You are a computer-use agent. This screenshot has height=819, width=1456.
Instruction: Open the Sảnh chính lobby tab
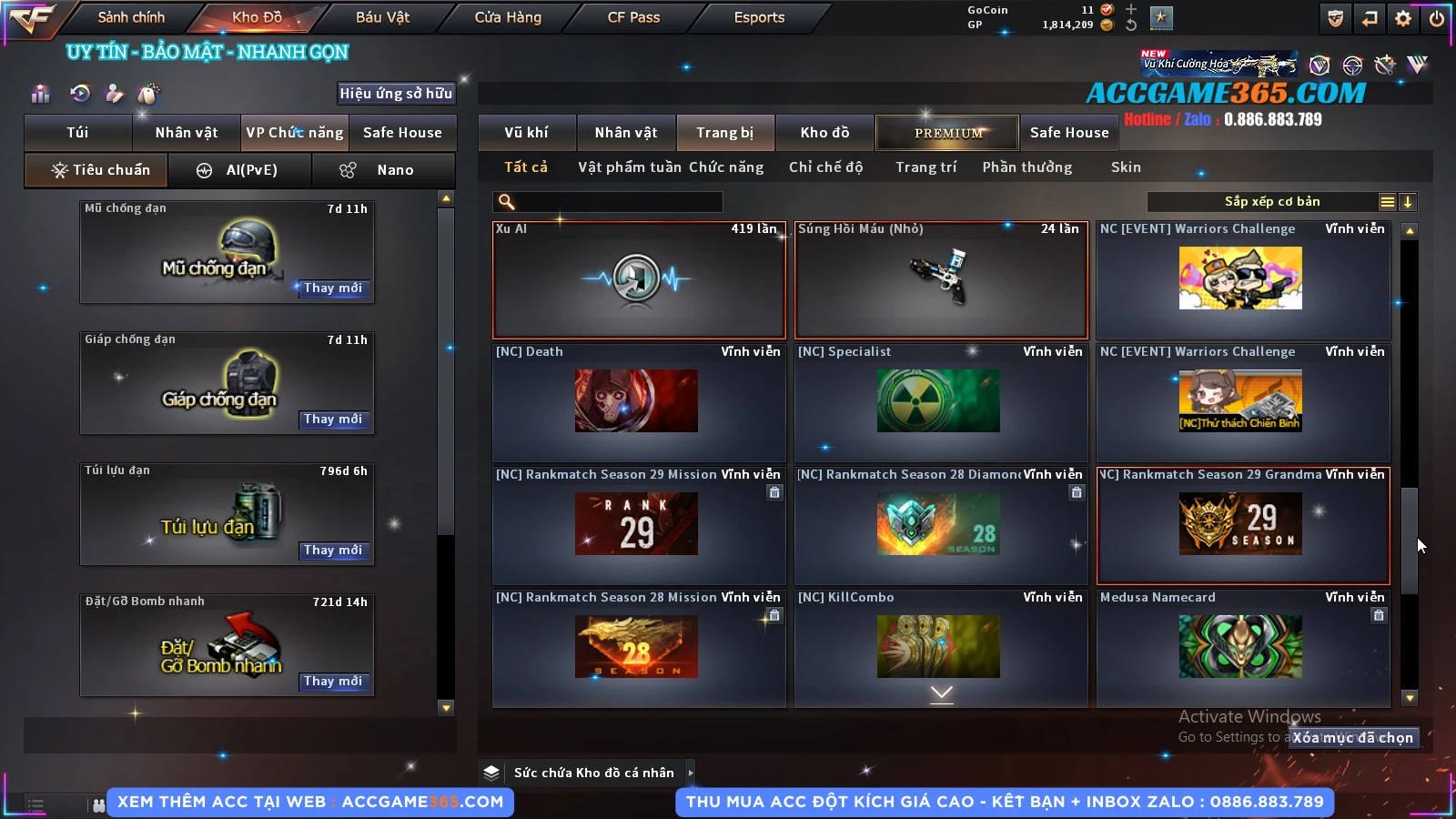pyautogui.click(x=131, y=17)
